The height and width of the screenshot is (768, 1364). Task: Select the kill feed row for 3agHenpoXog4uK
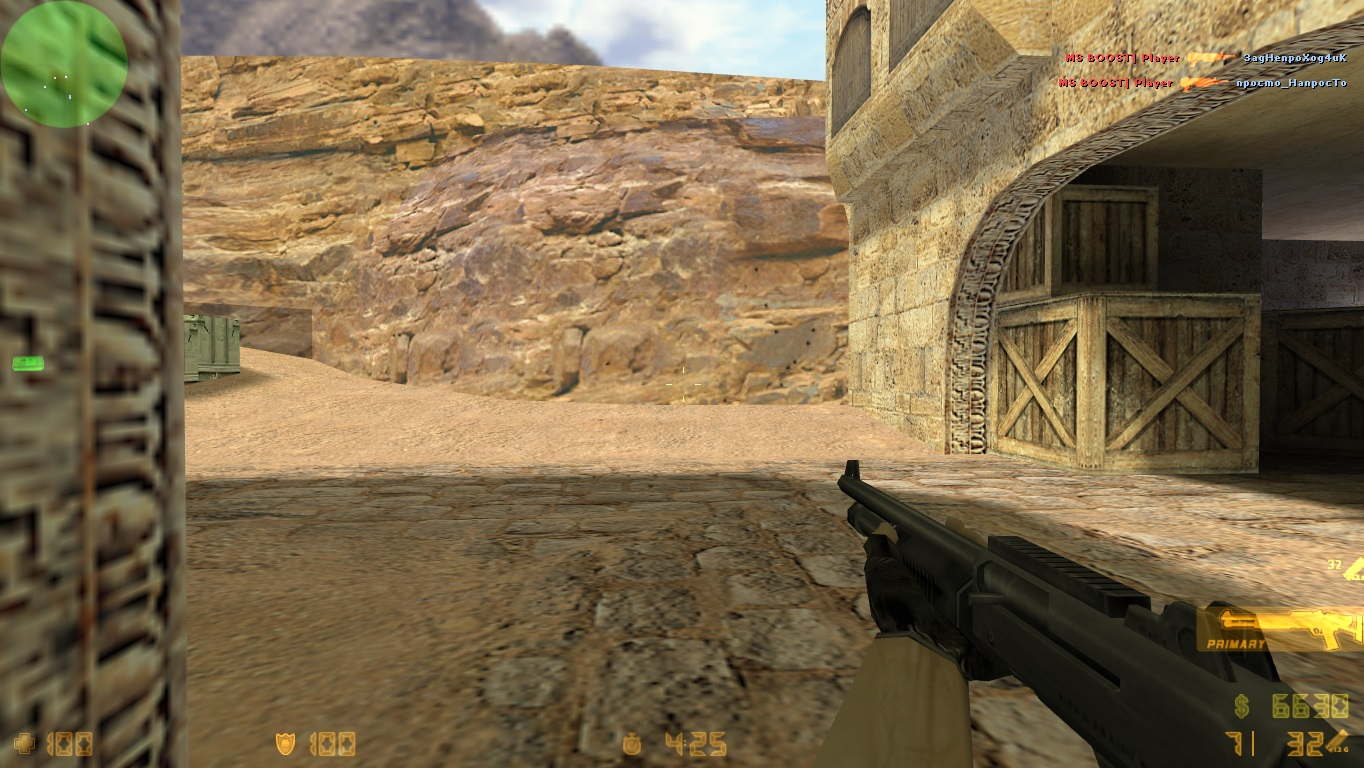1205,58
